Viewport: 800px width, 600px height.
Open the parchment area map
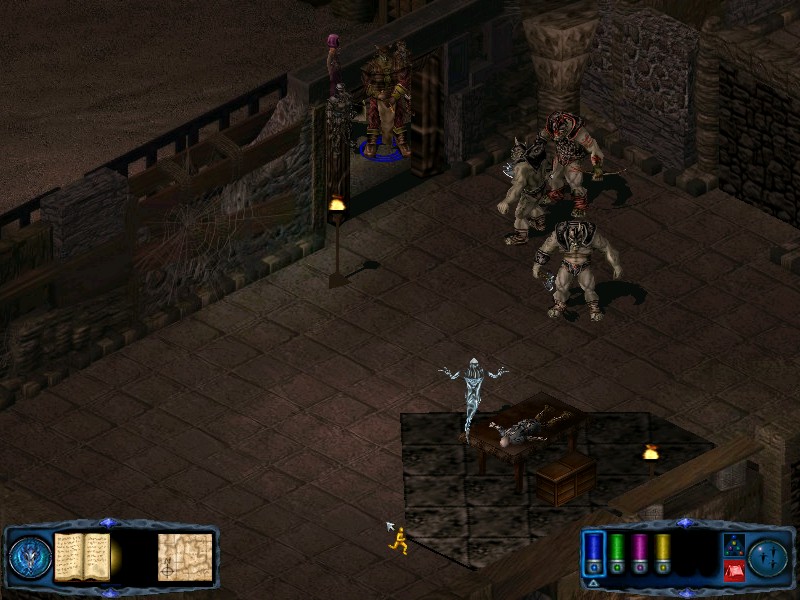[184, 557]
